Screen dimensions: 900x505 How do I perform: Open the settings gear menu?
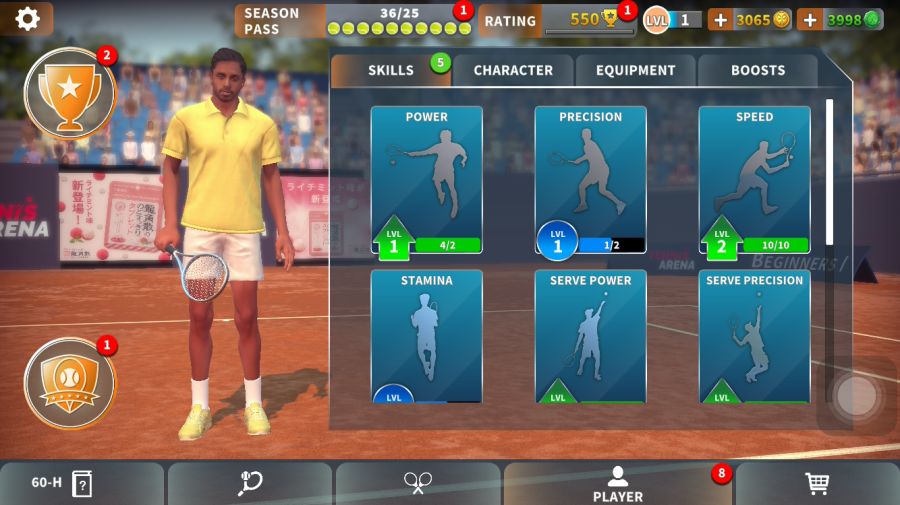pyautogui.click(x=27, y=18)
